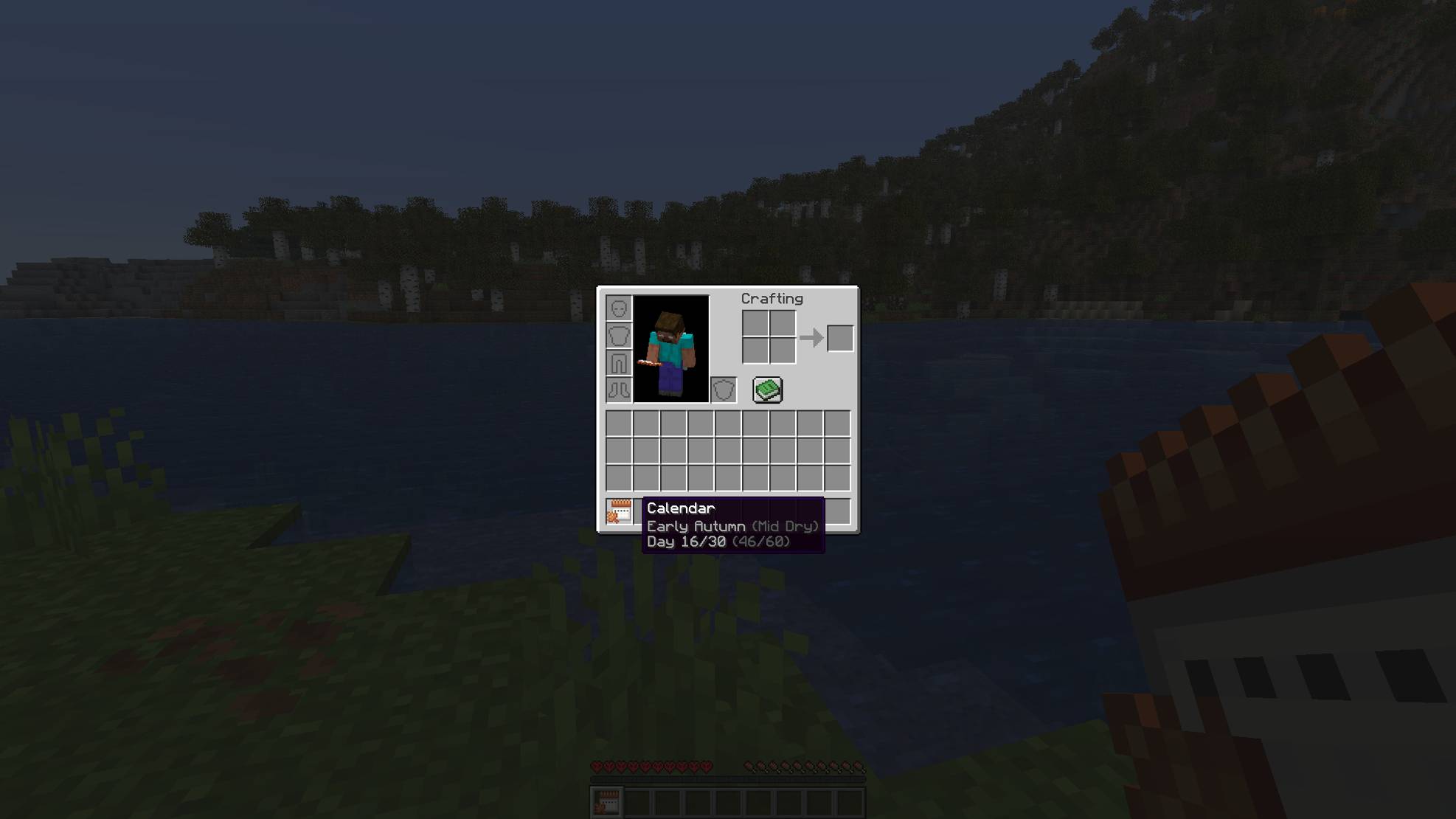
Task: Click the crafting output slot
Action: [839, 337]
